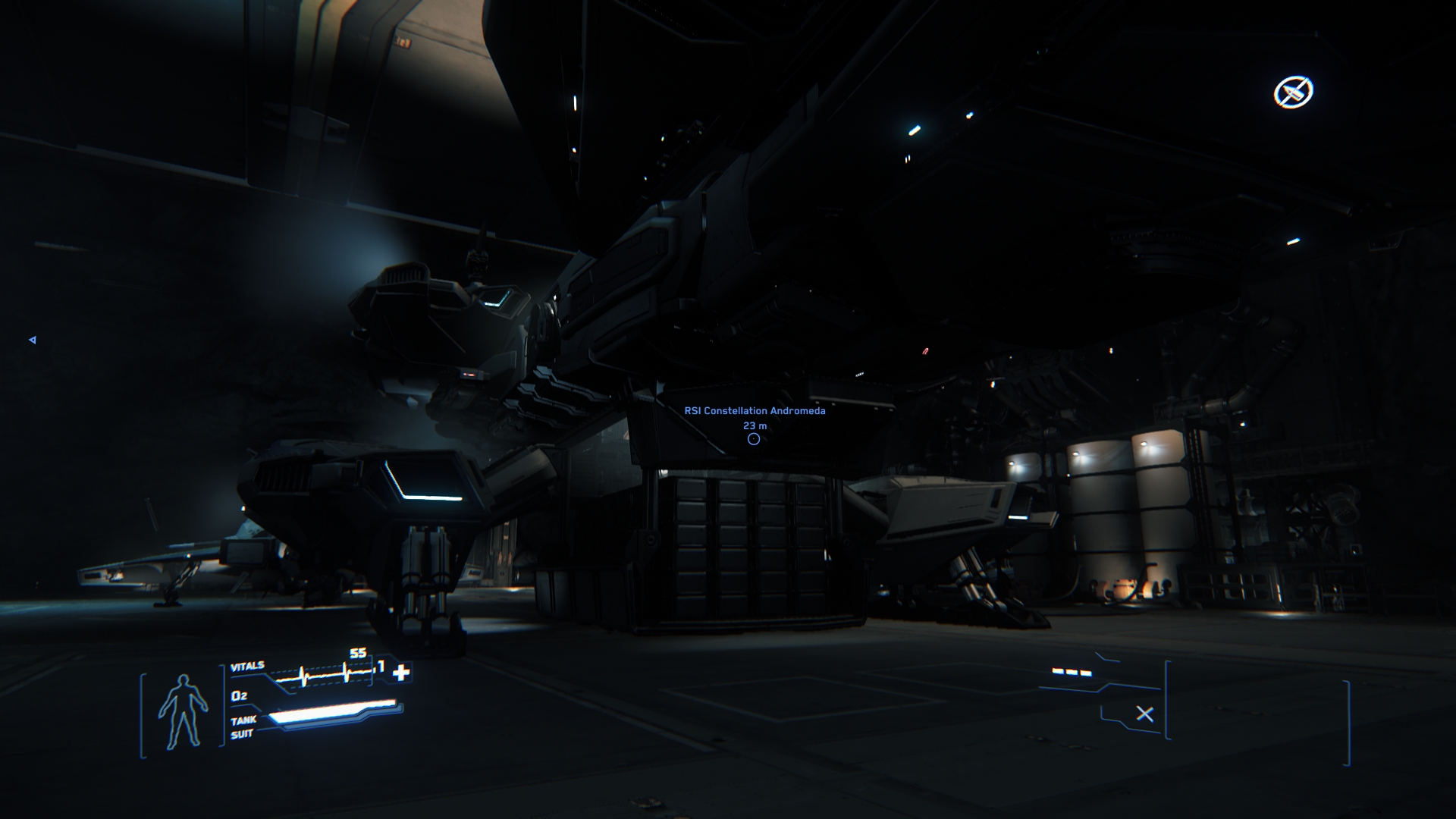Select the RSI Constellation Andromeda target marker
The width and height of the screenshot is (1456, 819).
[x=753, y=439]
